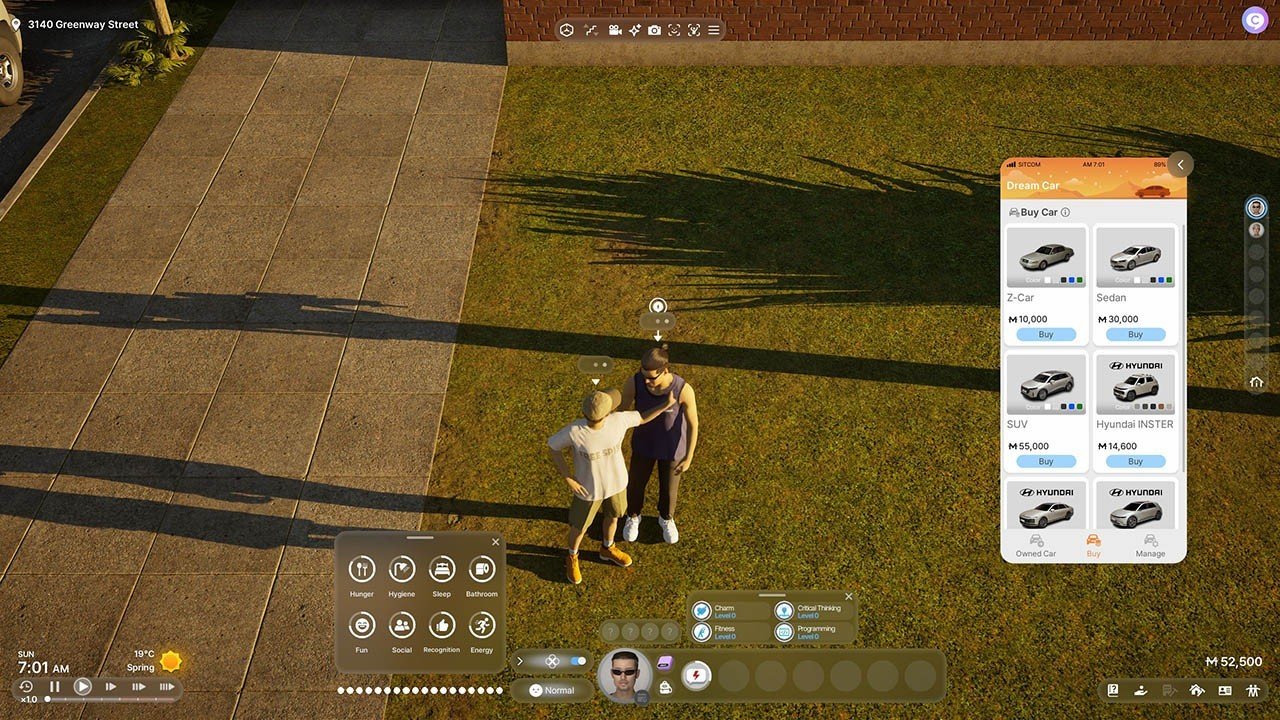1280x720 pixels.
Task: Open the Manage tab in Dream Car
Action: tap(1150, 545)
